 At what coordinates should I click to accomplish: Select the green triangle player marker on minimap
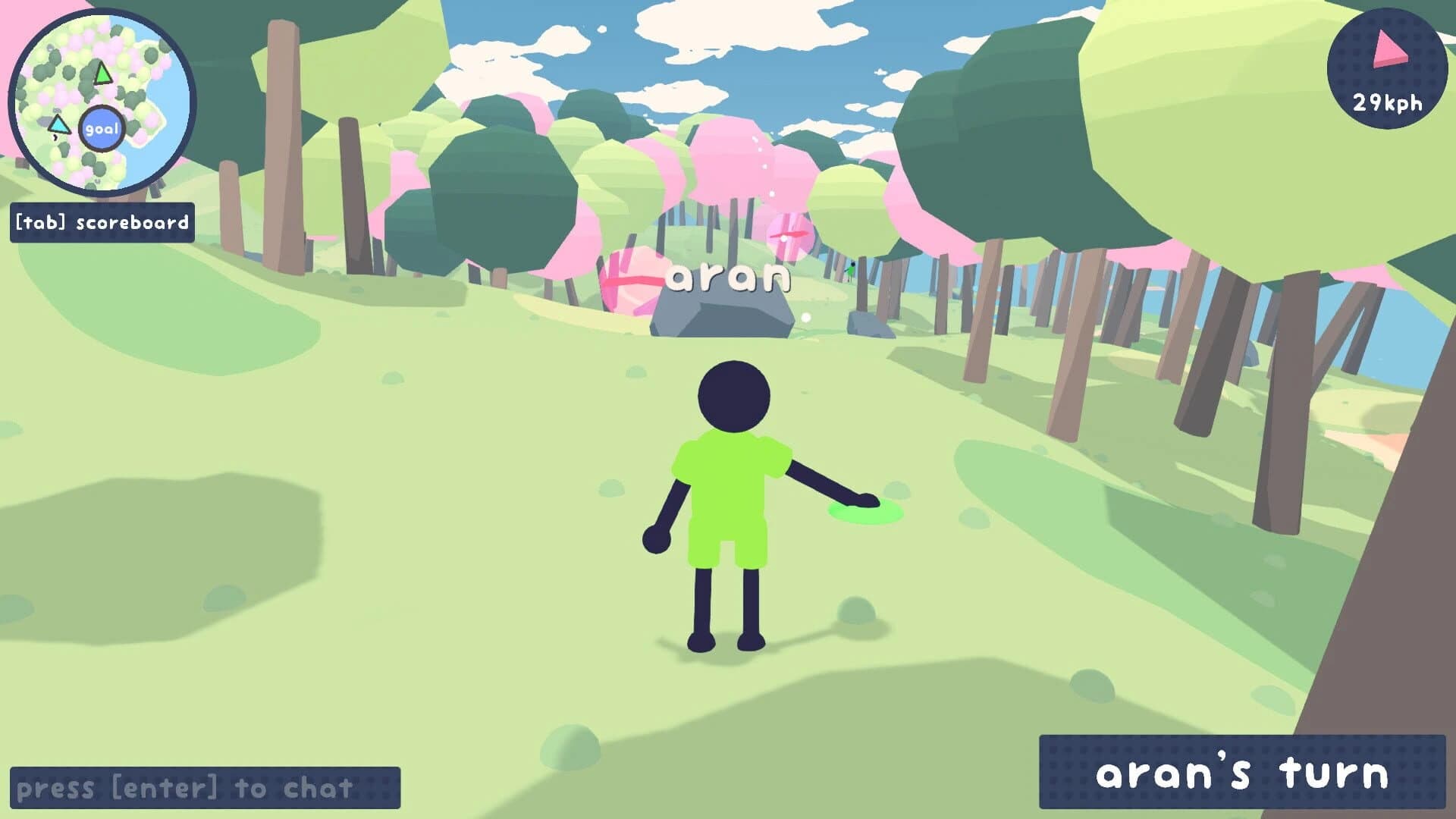pyautogui.click(x=103, y=73)
